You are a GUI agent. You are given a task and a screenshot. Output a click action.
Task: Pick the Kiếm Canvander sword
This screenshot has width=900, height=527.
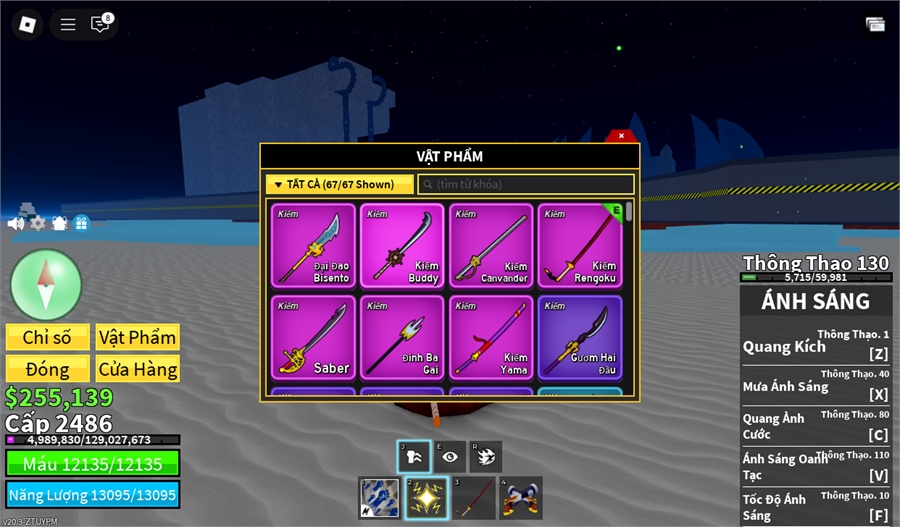click(x=491, y=246)
